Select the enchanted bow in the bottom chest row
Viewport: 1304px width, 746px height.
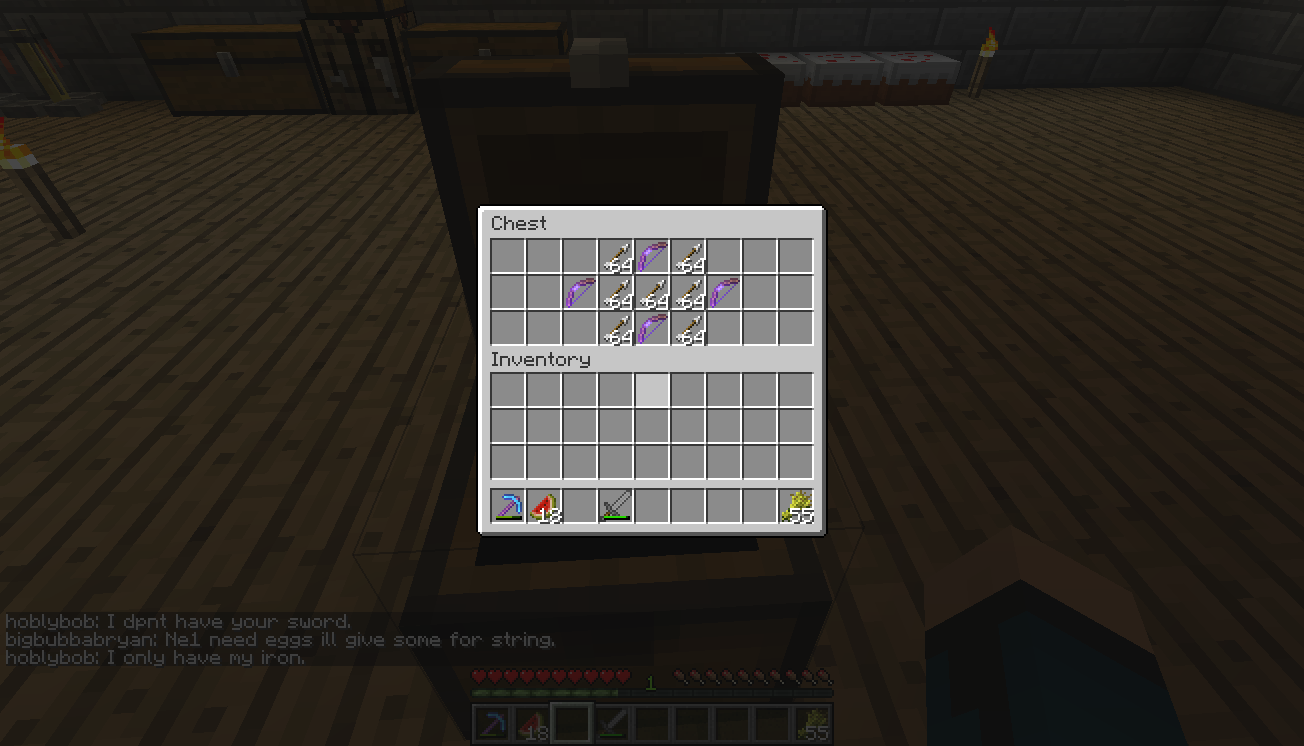point(652,328)
